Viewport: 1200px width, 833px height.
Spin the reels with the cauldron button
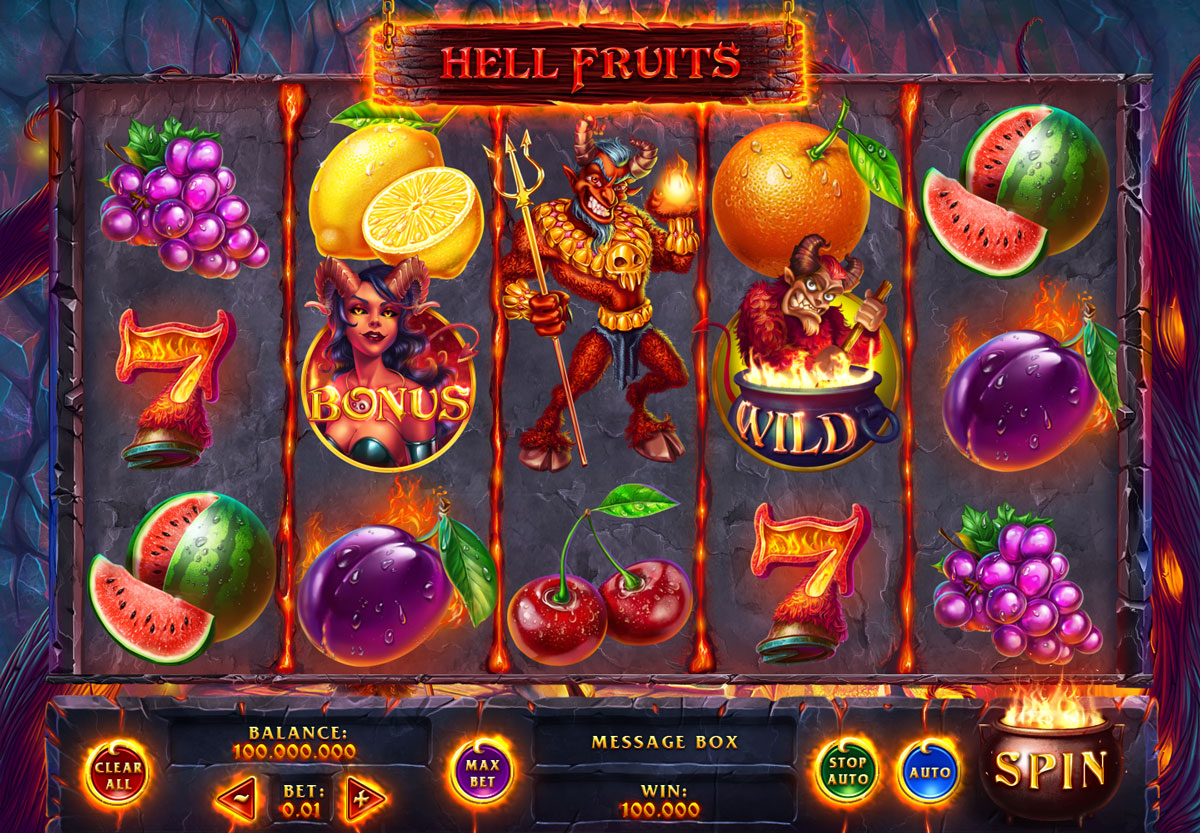[x=1051, y=769]
